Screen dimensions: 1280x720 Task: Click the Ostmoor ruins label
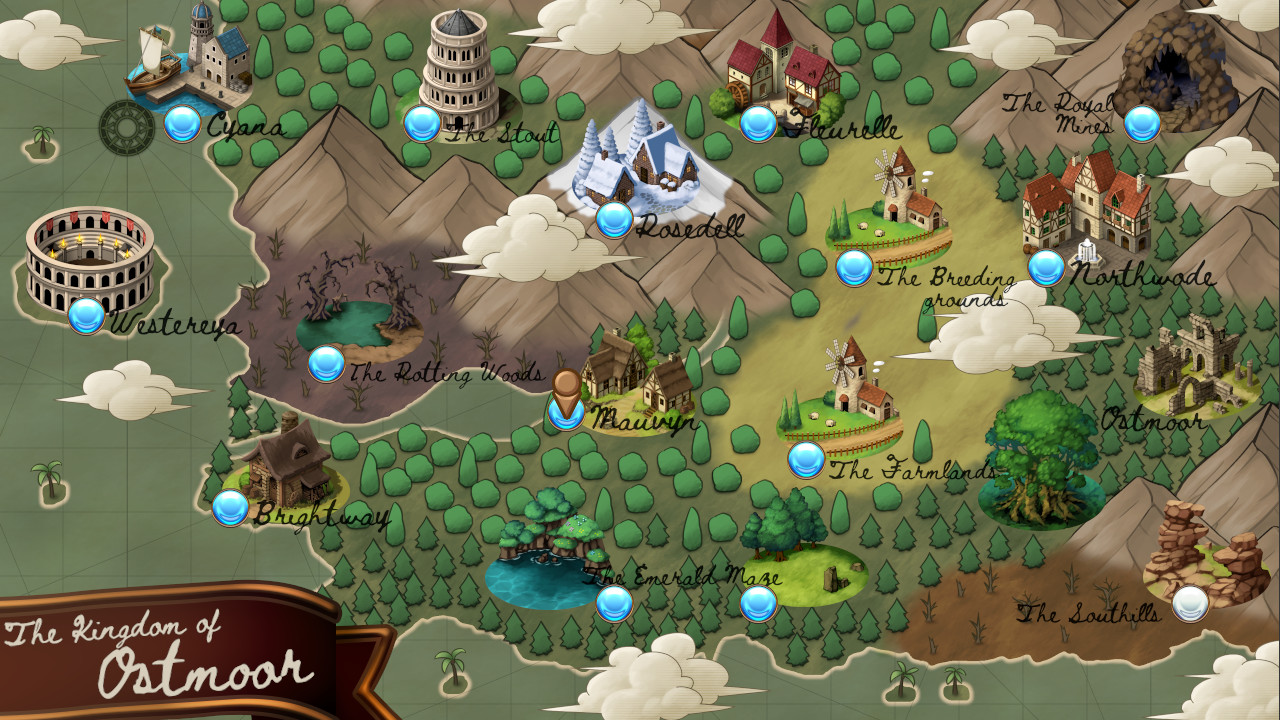[x=1156, y=422]
